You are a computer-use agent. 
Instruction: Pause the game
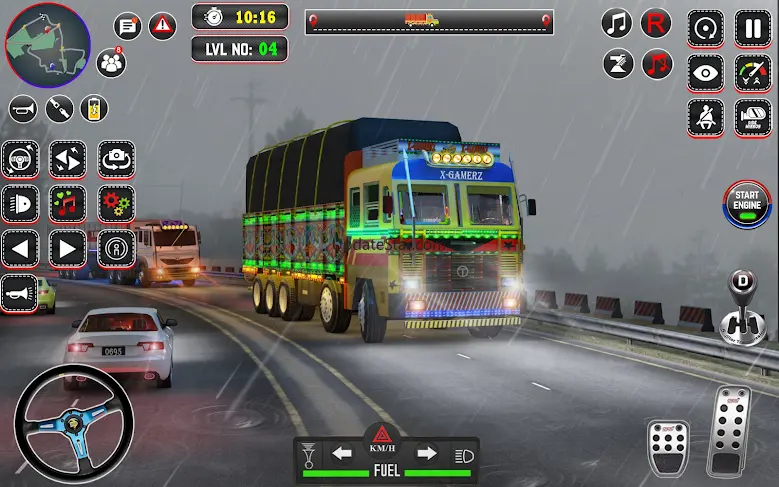pos(753,27)
